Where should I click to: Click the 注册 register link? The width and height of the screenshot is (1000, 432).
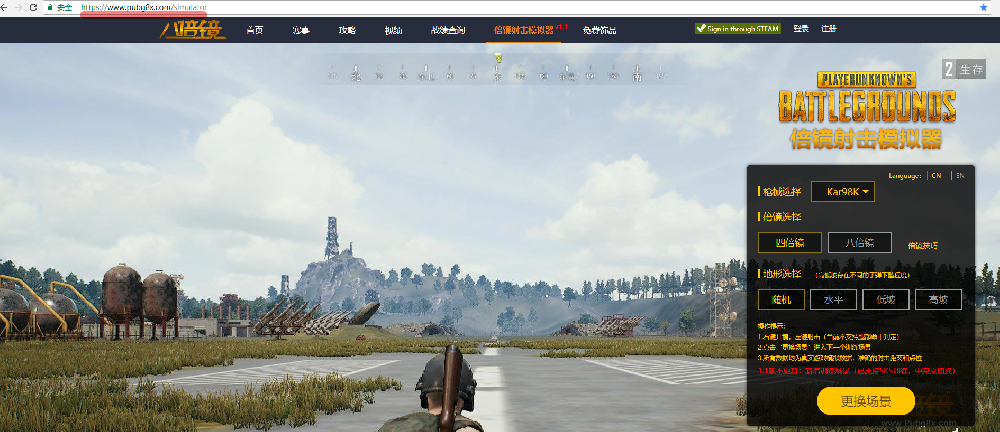(x=829, y=29)
